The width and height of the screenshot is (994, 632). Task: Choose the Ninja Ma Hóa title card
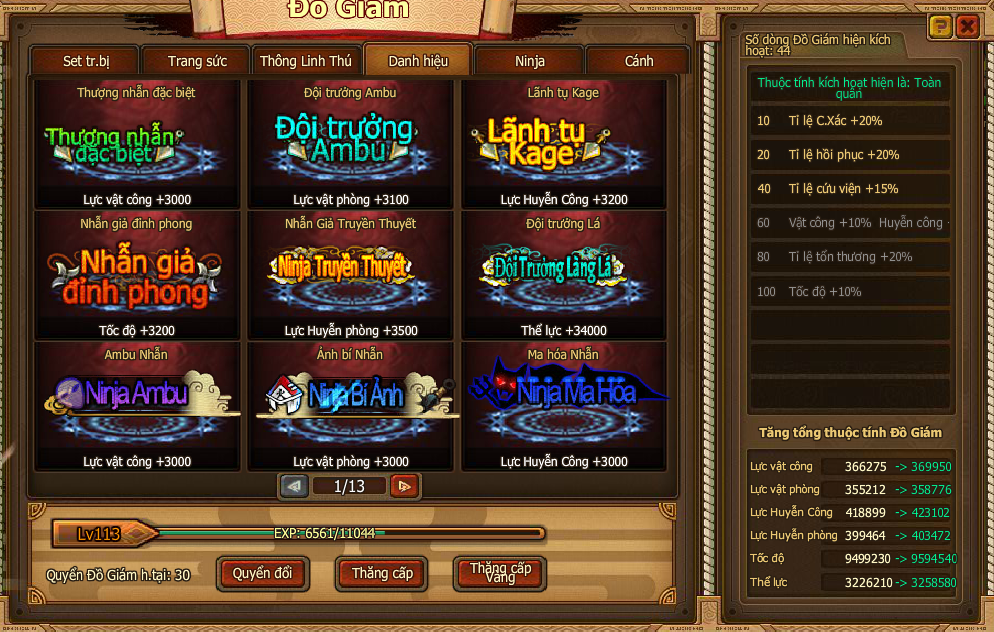coord(563,407)
